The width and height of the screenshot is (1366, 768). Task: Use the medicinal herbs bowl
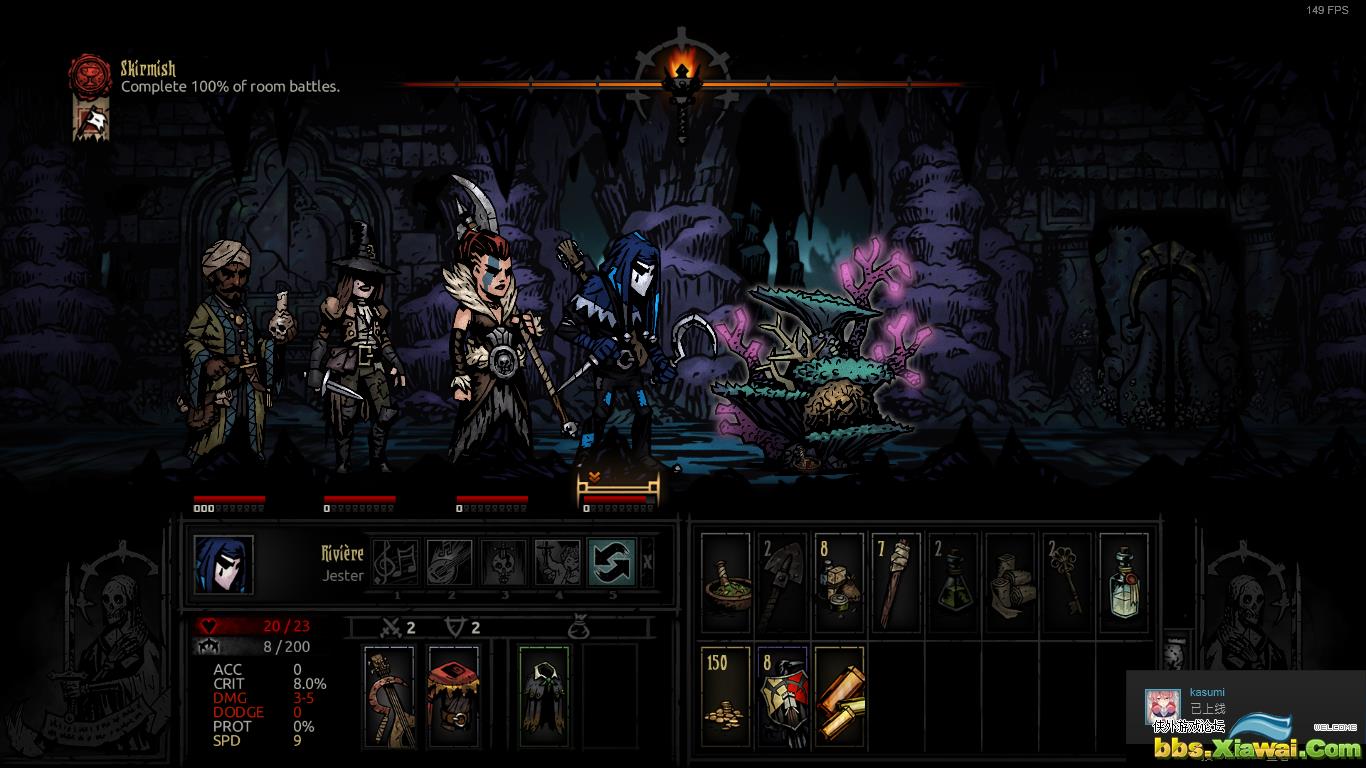tap(726, 582)
